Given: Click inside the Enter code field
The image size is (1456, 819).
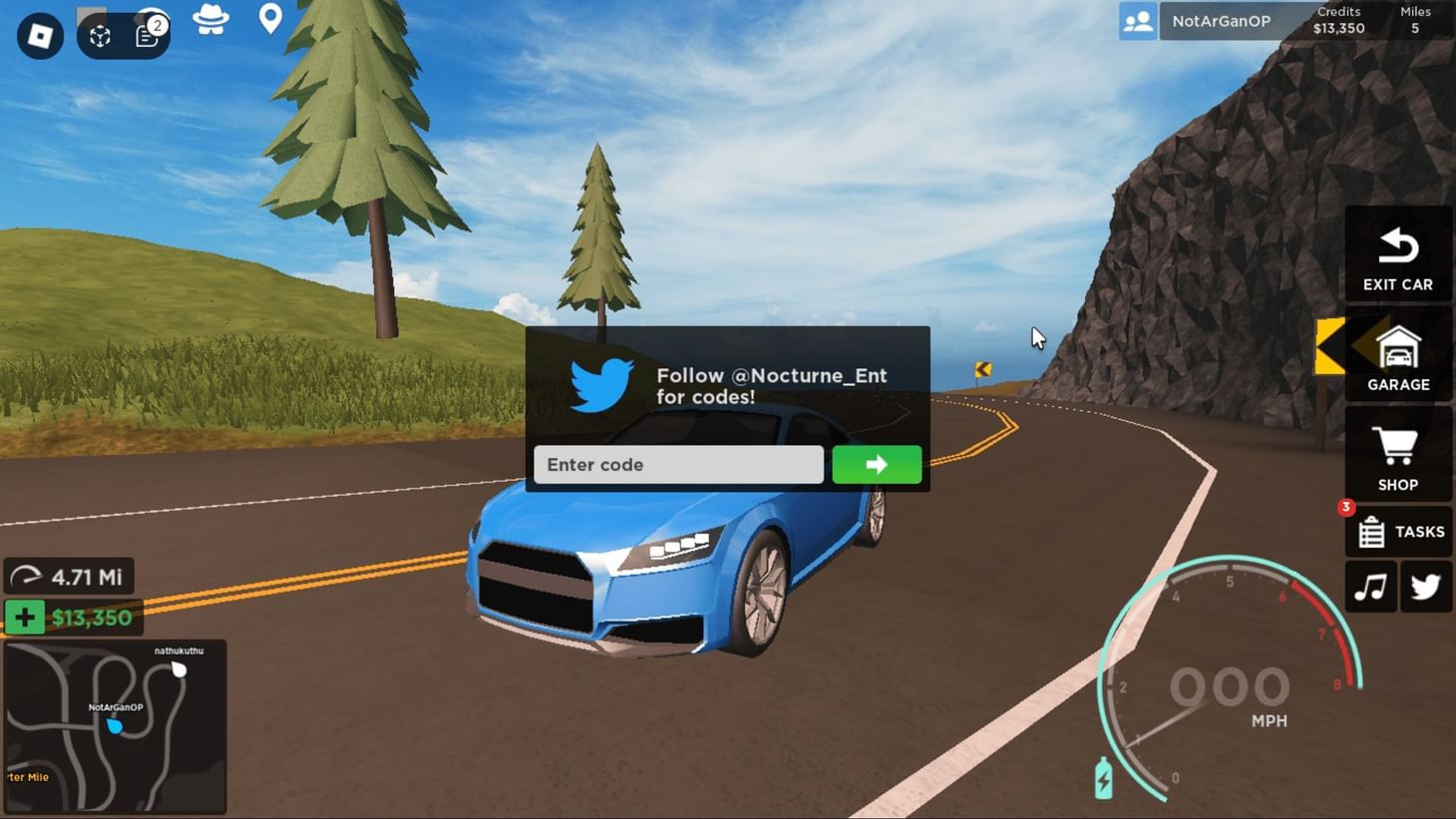Looking at the screenshot, I should tap(678, 464).
